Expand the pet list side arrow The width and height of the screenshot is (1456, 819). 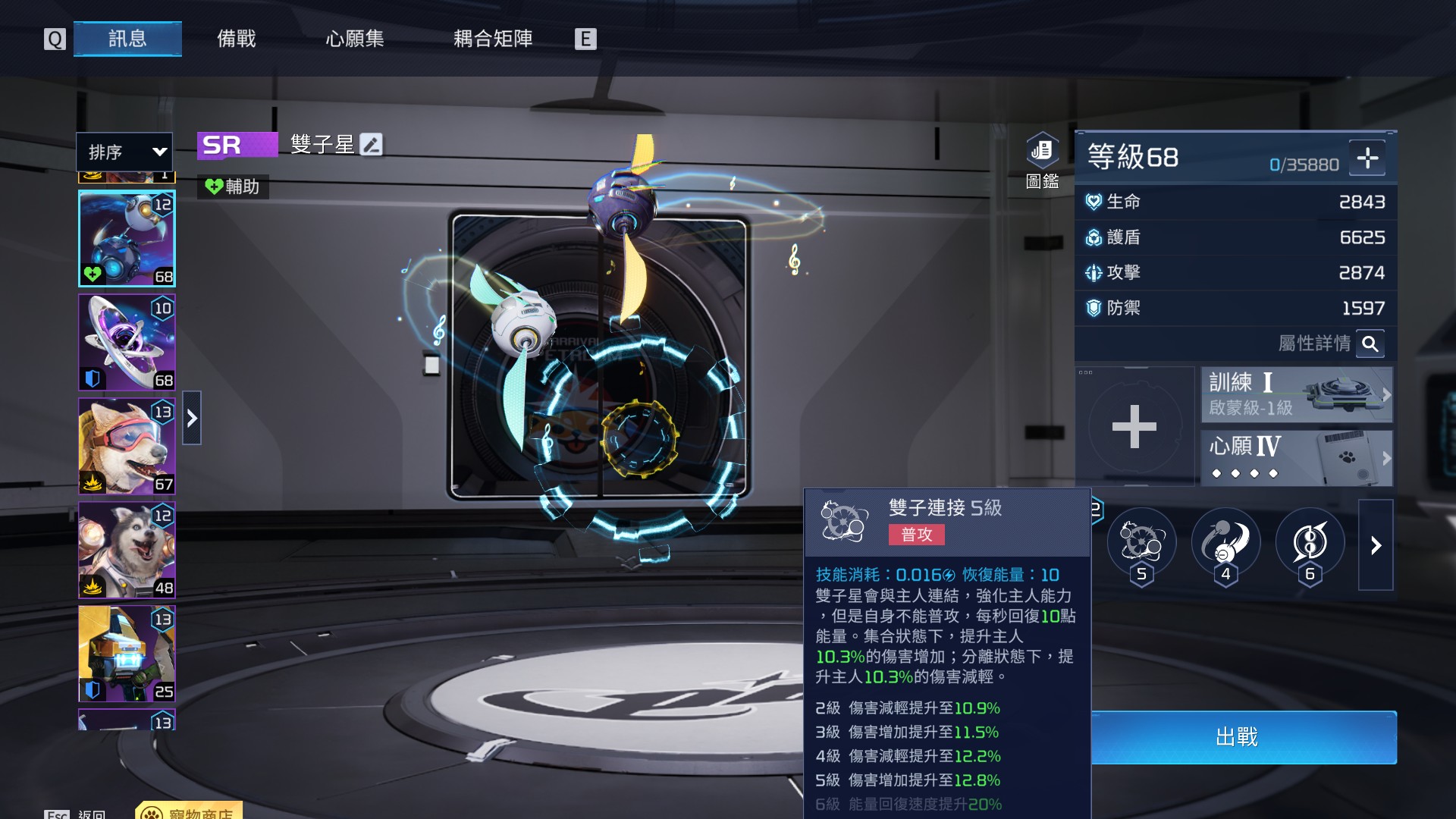(192, 418)
